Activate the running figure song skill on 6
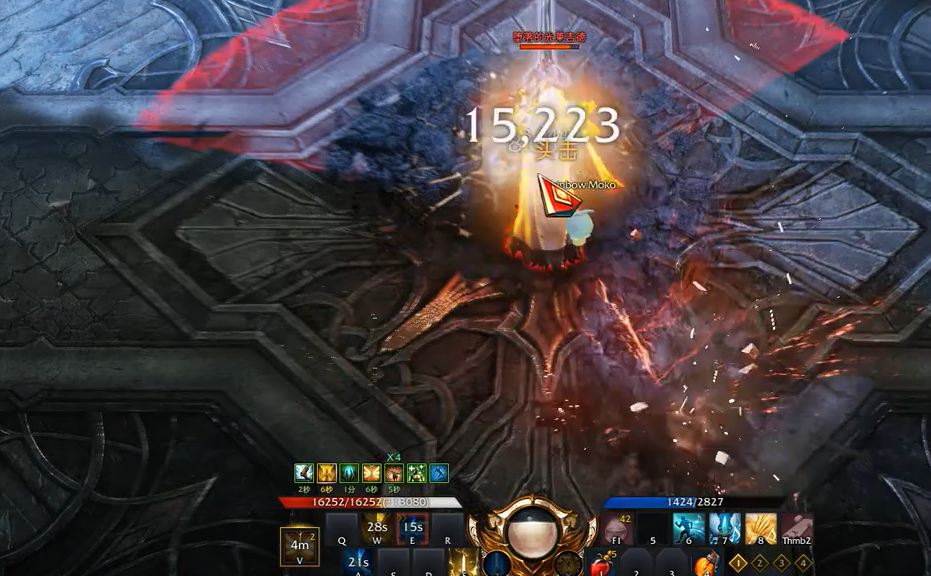This screenshot has height=576, width=931. click(689, 529)
